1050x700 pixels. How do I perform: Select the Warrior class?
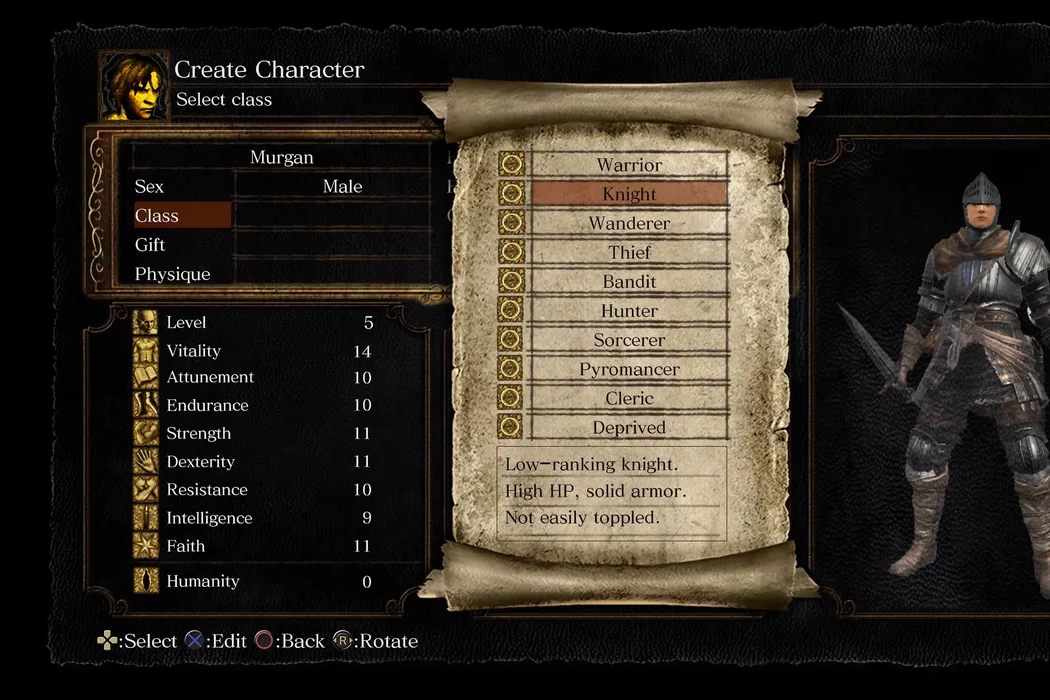click(x=629, y=165)
